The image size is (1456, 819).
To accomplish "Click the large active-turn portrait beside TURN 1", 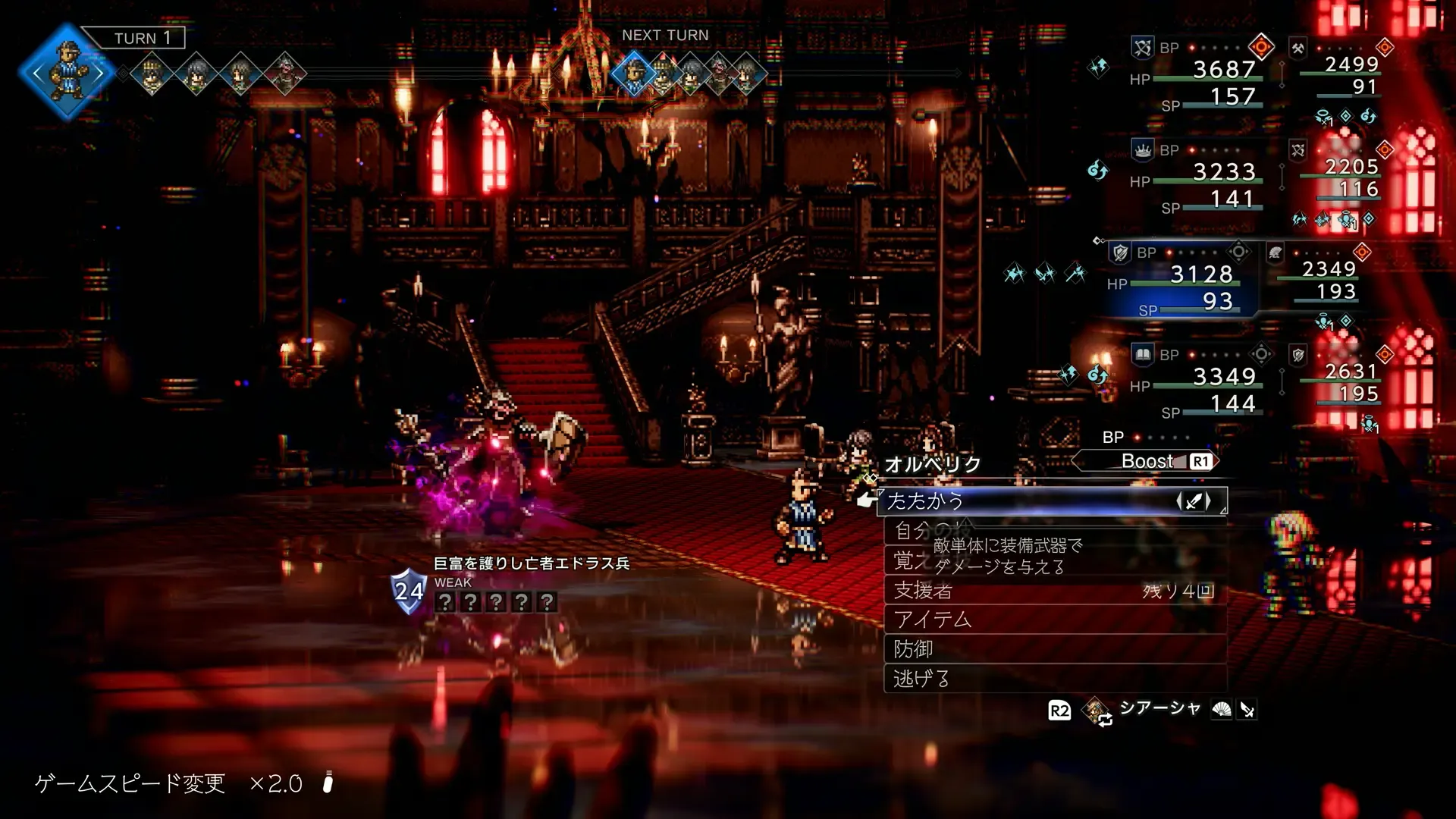I will click(x=68, y=73).
